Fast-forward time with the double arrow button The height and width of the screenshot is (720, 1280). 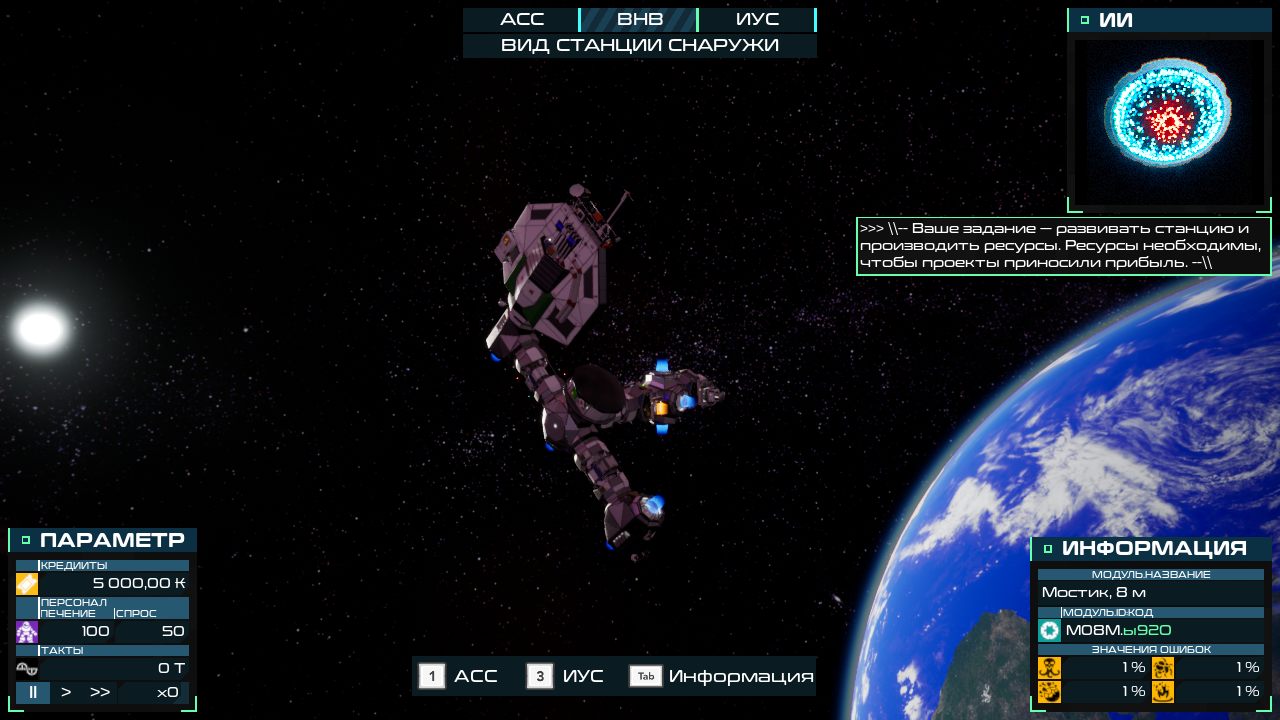(x=100, y=692)
